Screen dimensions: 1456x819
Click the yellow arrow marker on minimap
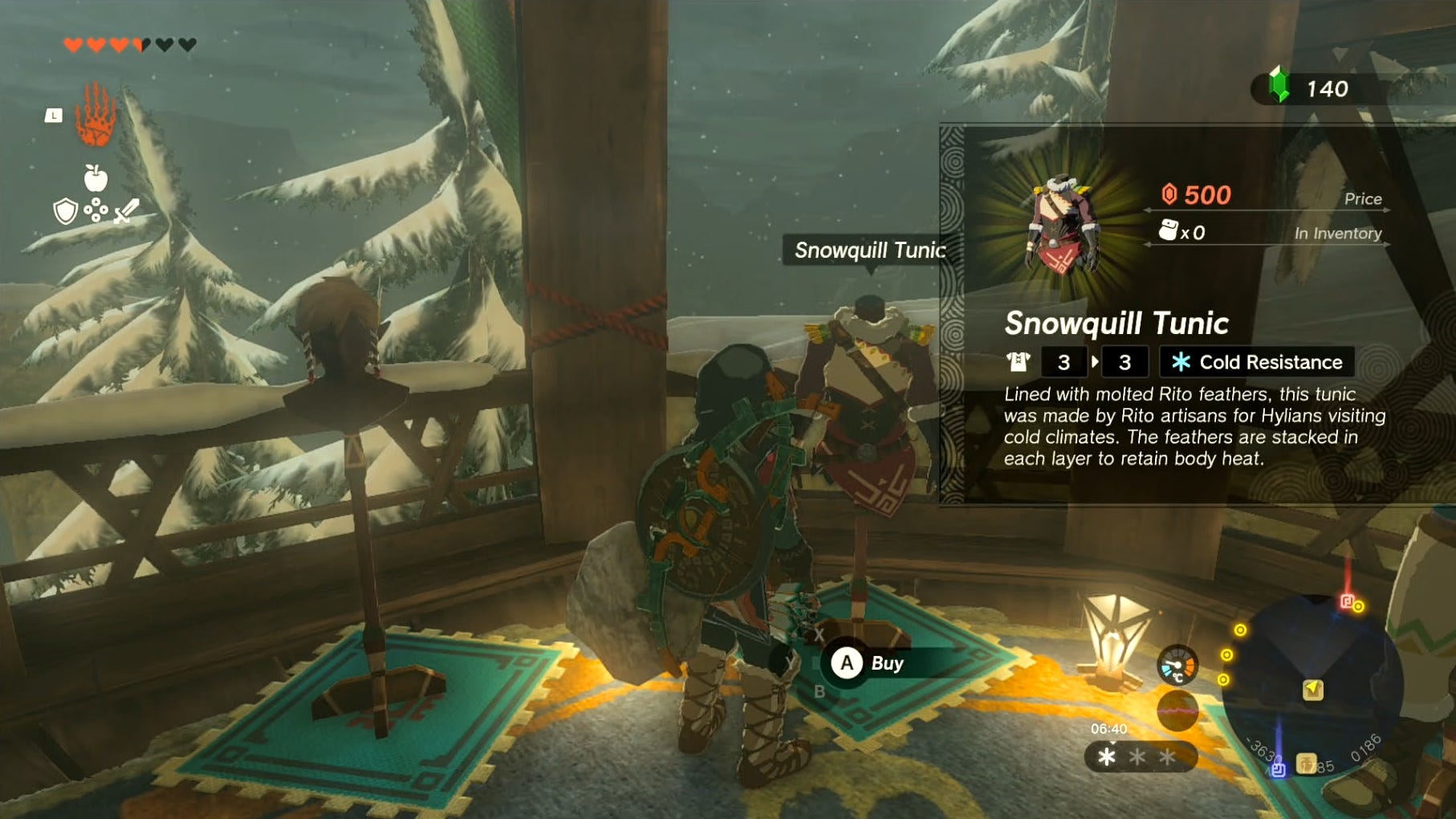[1312, 690]
